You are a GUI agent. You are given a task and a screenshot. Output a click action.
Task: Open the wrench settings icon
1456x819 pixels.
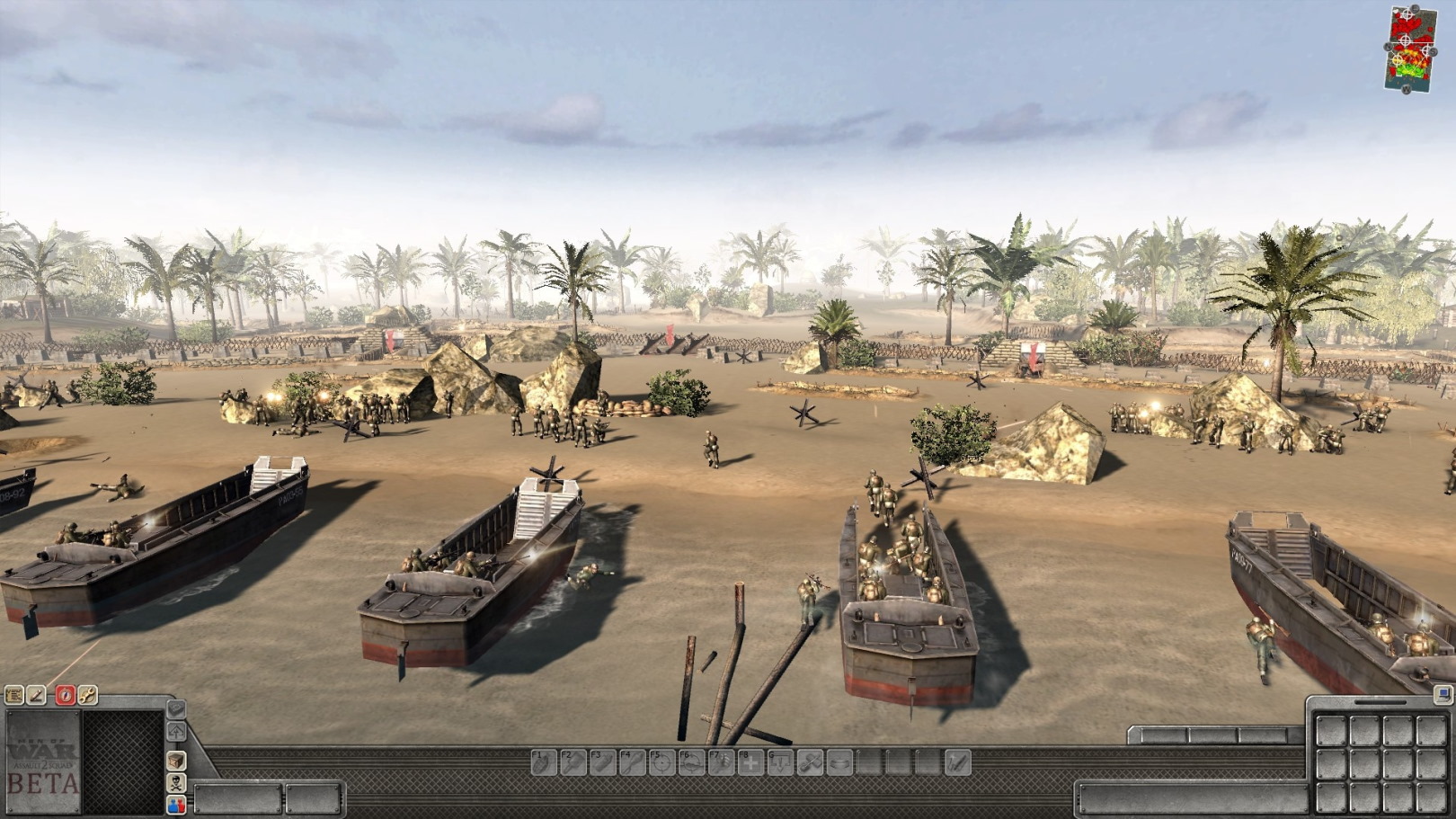coord(87,695)
